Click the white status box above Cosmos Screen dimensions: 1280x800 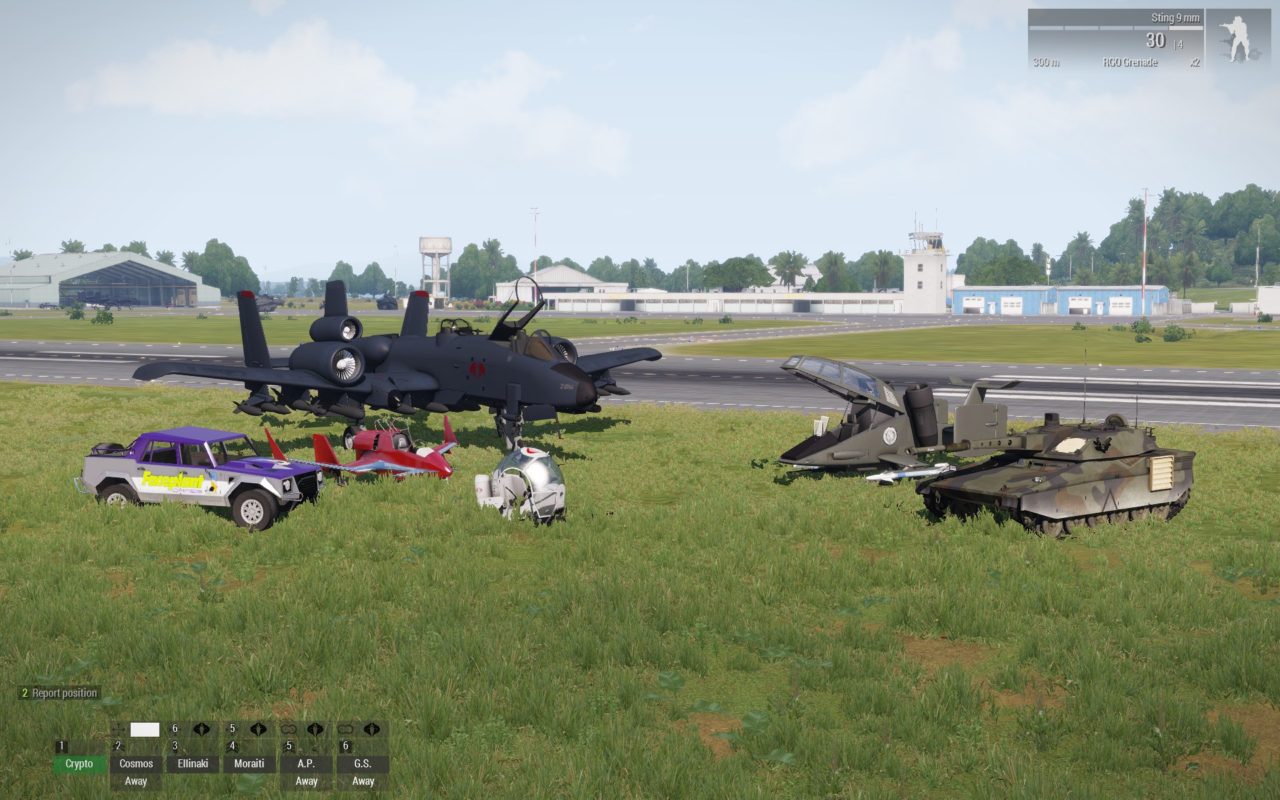(144, 728)
